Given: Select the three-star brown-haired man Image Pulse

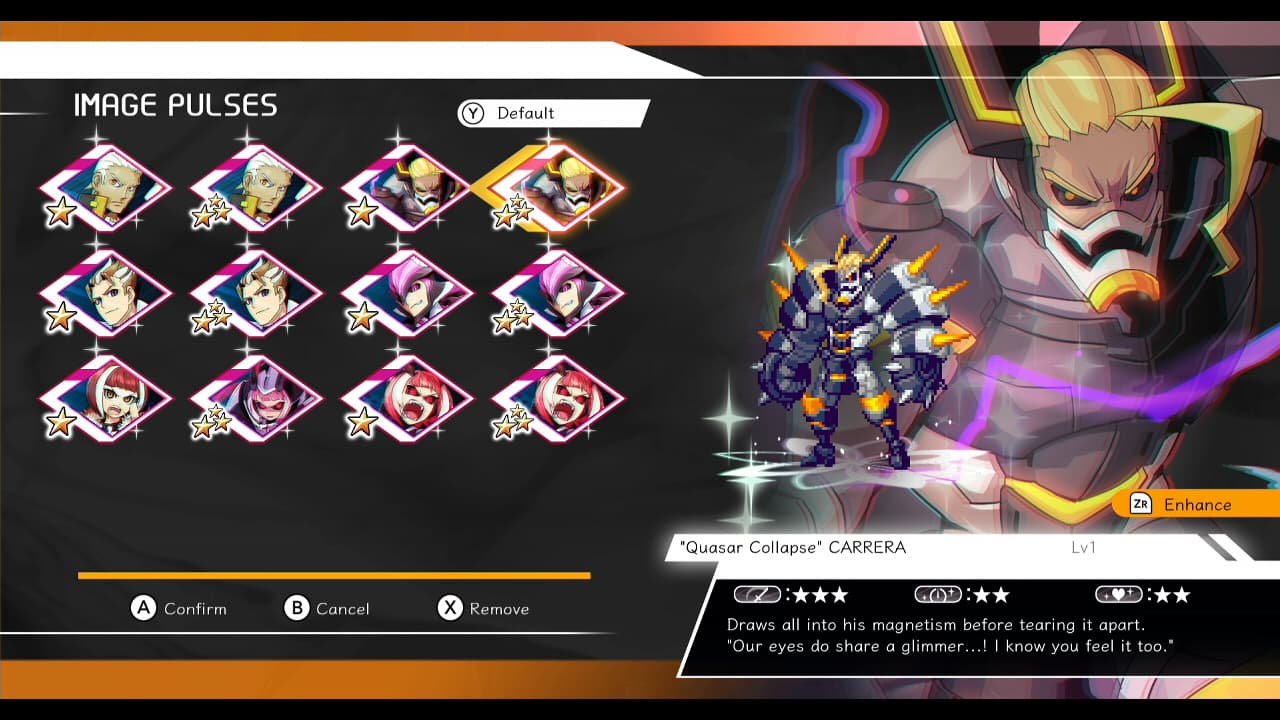Looking at the screenshot, I should pos(255,290).
